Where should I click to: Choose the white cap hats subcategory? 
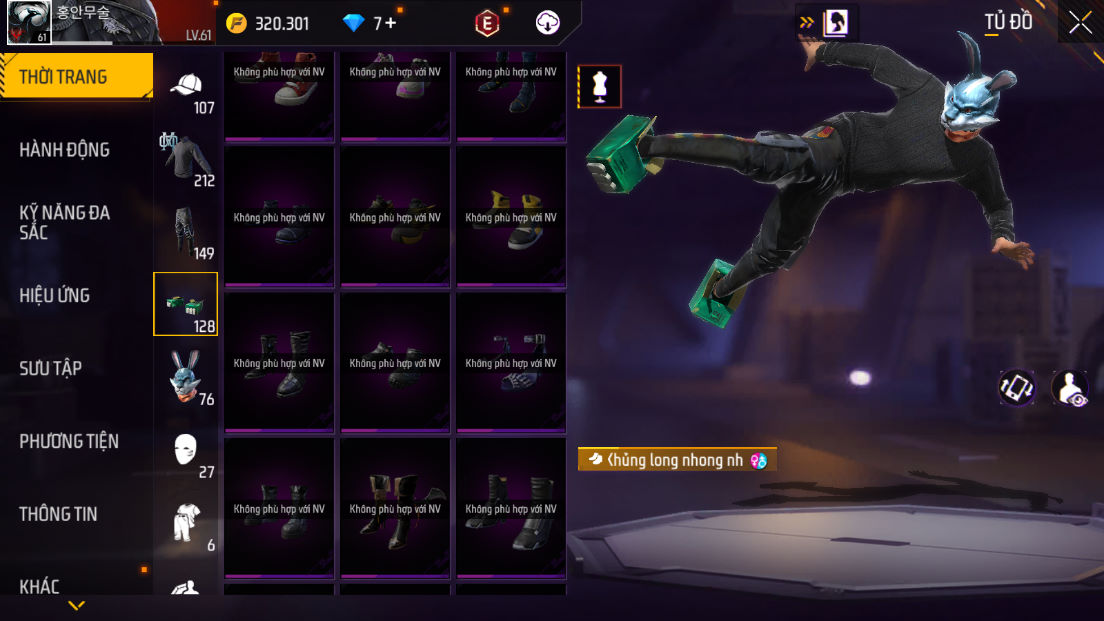click(x=186, y=90)
